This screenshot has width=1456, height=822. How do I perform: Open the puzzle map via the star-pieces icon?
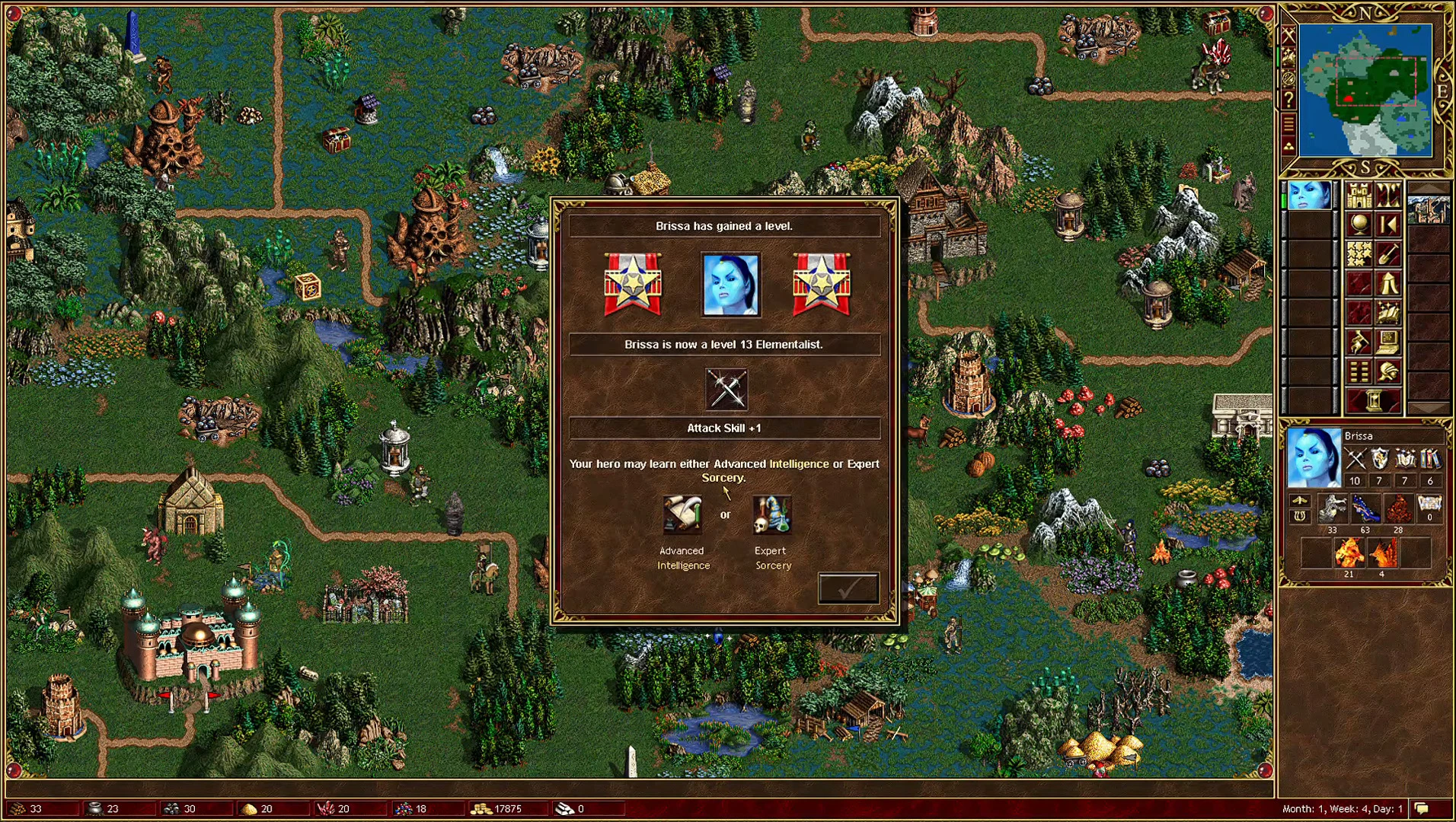tap(1359, 253)
